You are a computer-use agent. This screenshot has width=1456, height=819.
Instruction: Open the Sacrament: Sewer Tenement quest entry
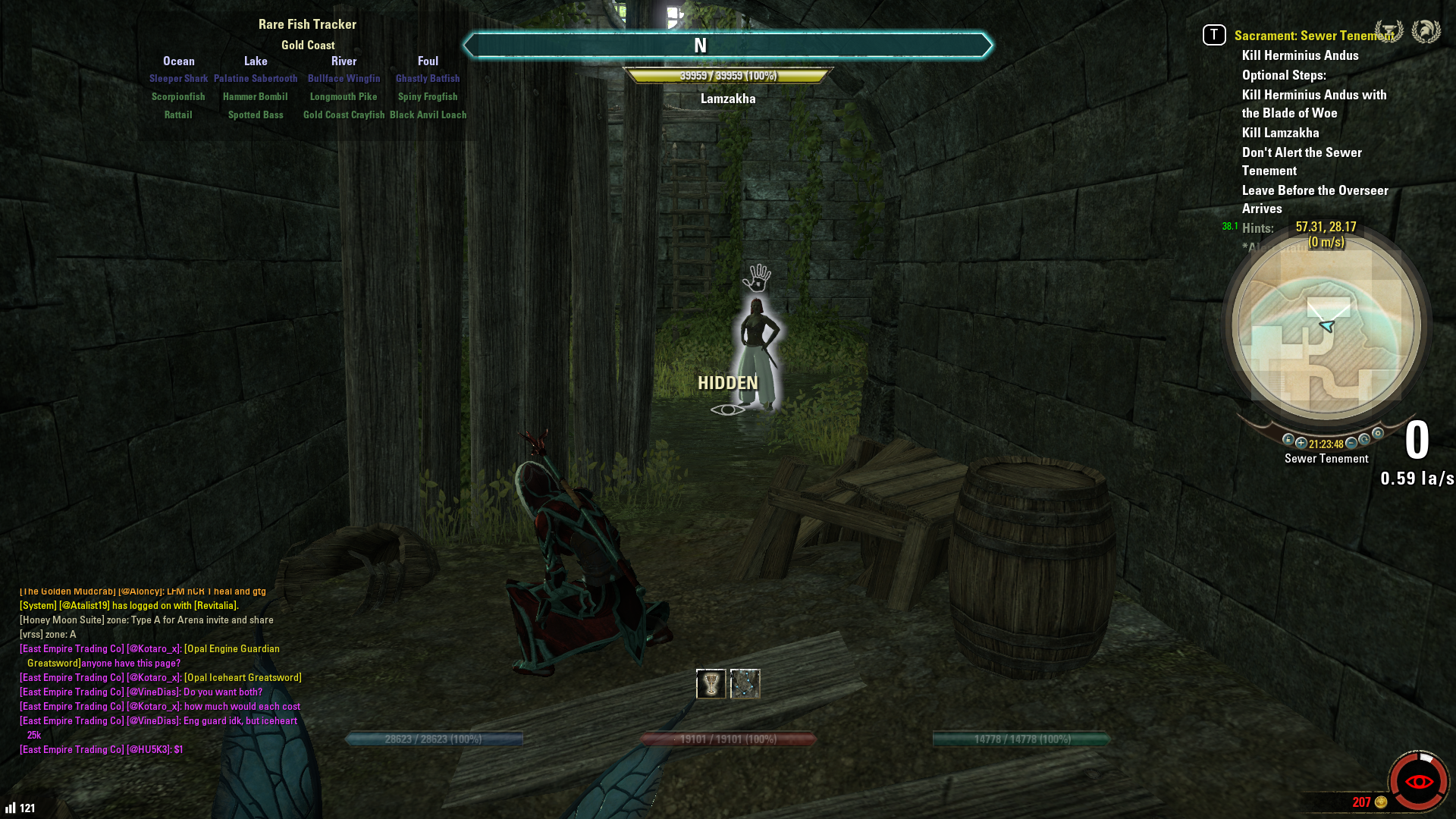[1313, 36]
